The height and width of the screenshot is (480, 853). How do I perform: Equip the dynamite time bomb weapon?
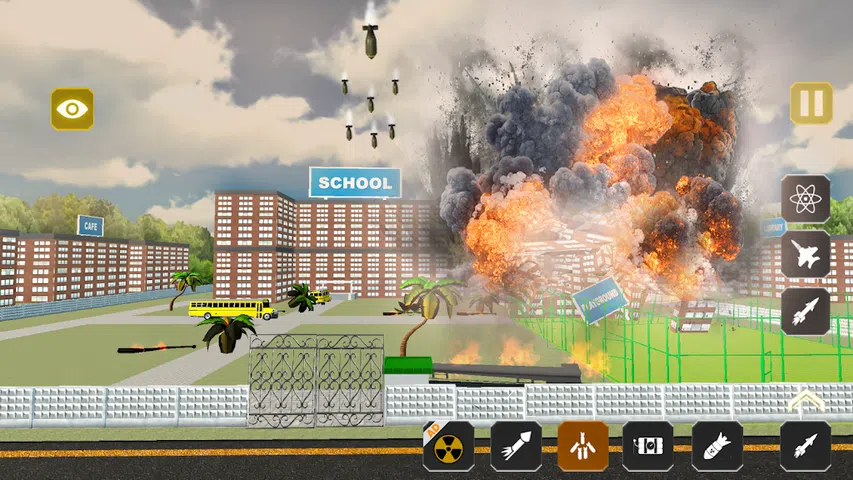click(x=648, y=446)
